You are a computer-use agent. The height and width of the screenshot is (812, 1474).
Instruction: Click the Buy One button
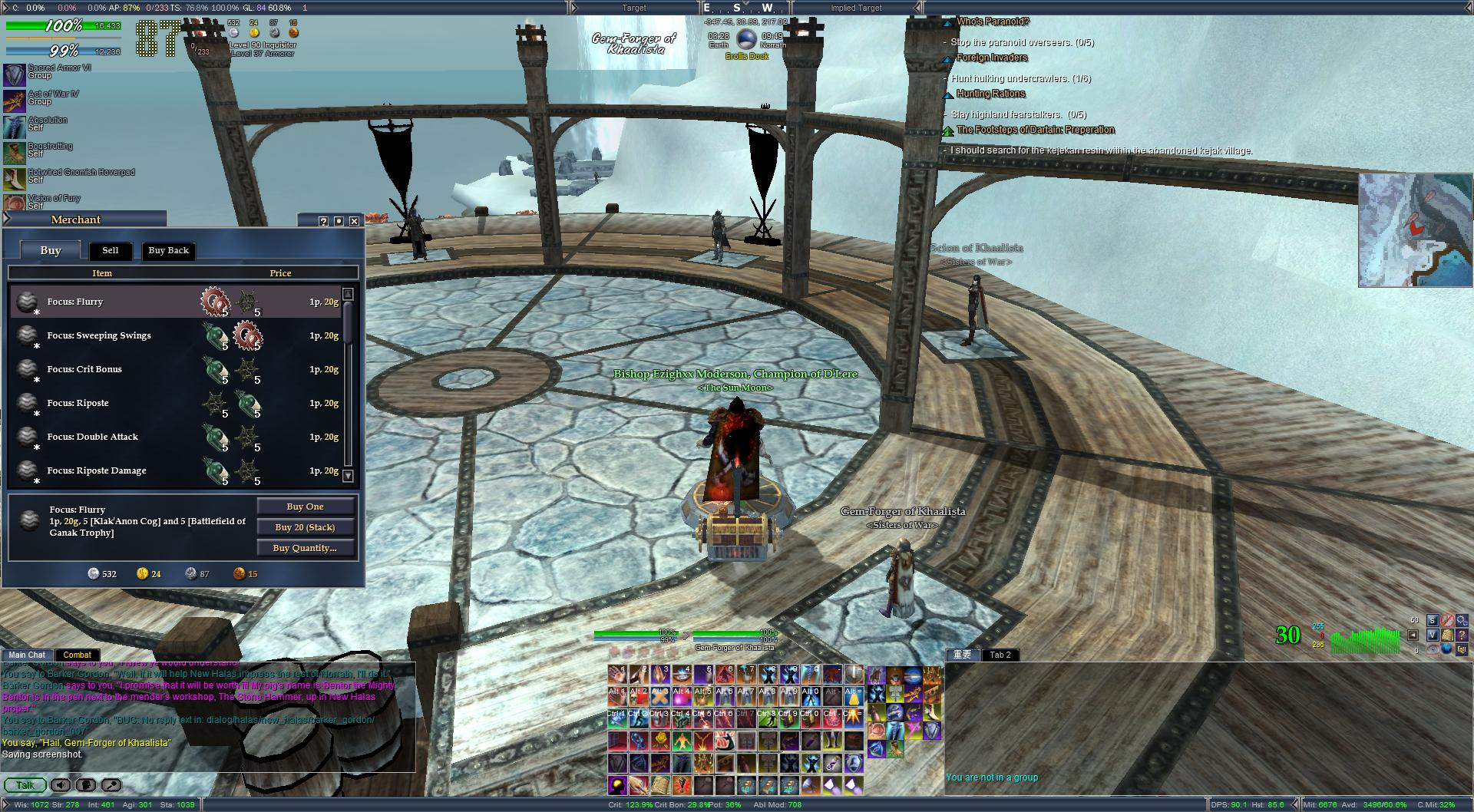tap(305, 507)
